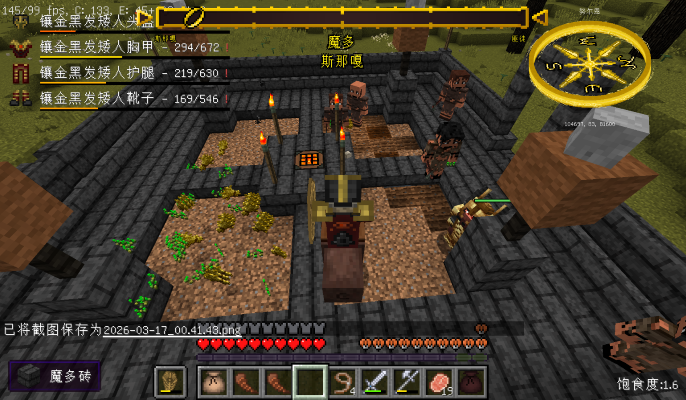Click the chestplate entry showing 294/672

point(128,46)
